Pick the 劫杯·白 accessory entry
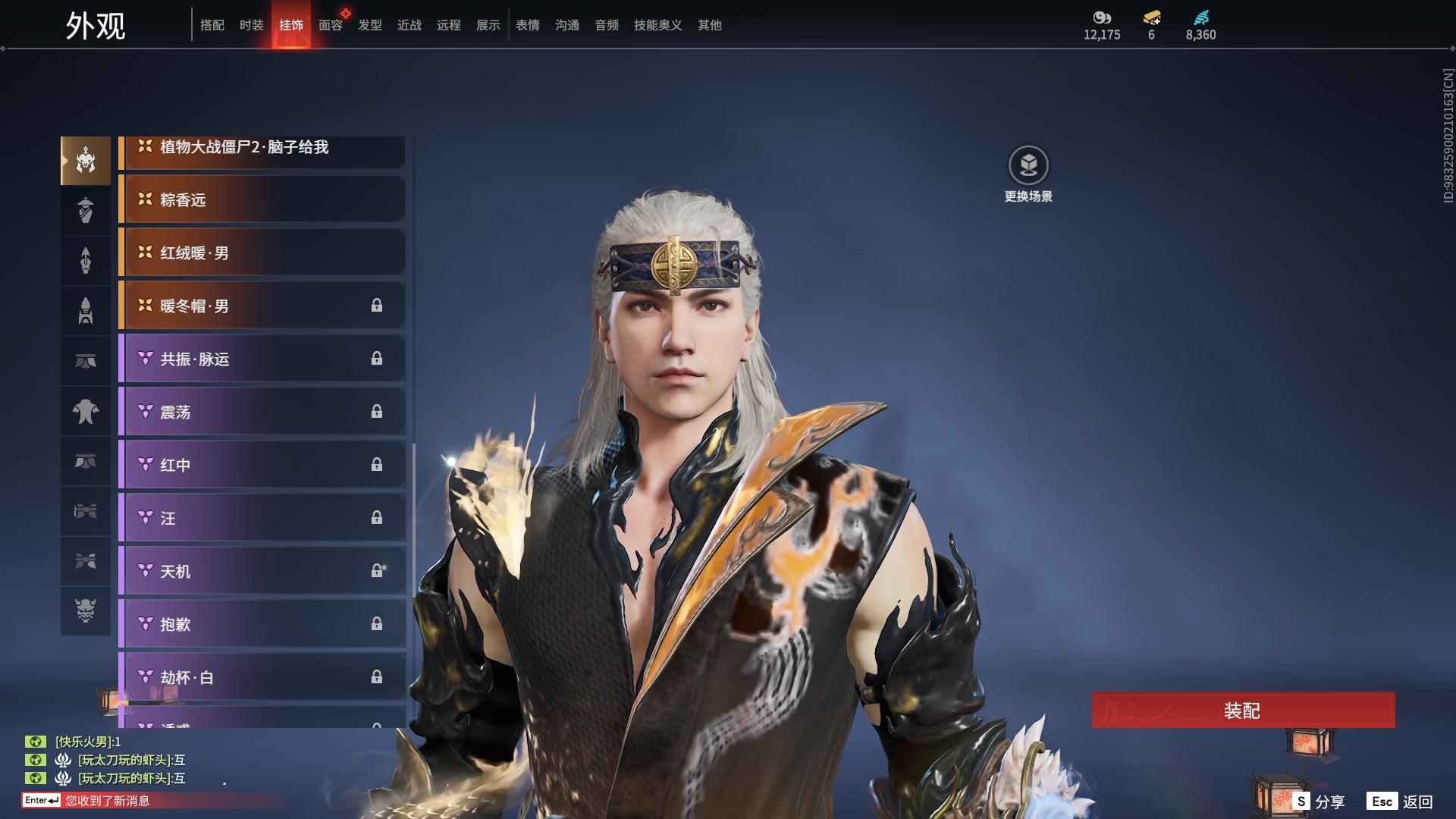This screenshot has width=1456, height=819. click(x=262, y=677)
